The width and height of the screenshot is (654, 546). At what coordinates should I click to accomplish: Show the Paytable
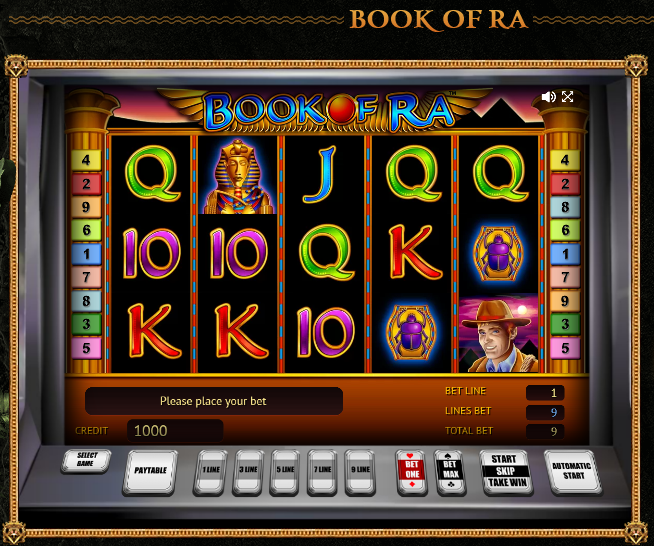click(x=150, y=470)
